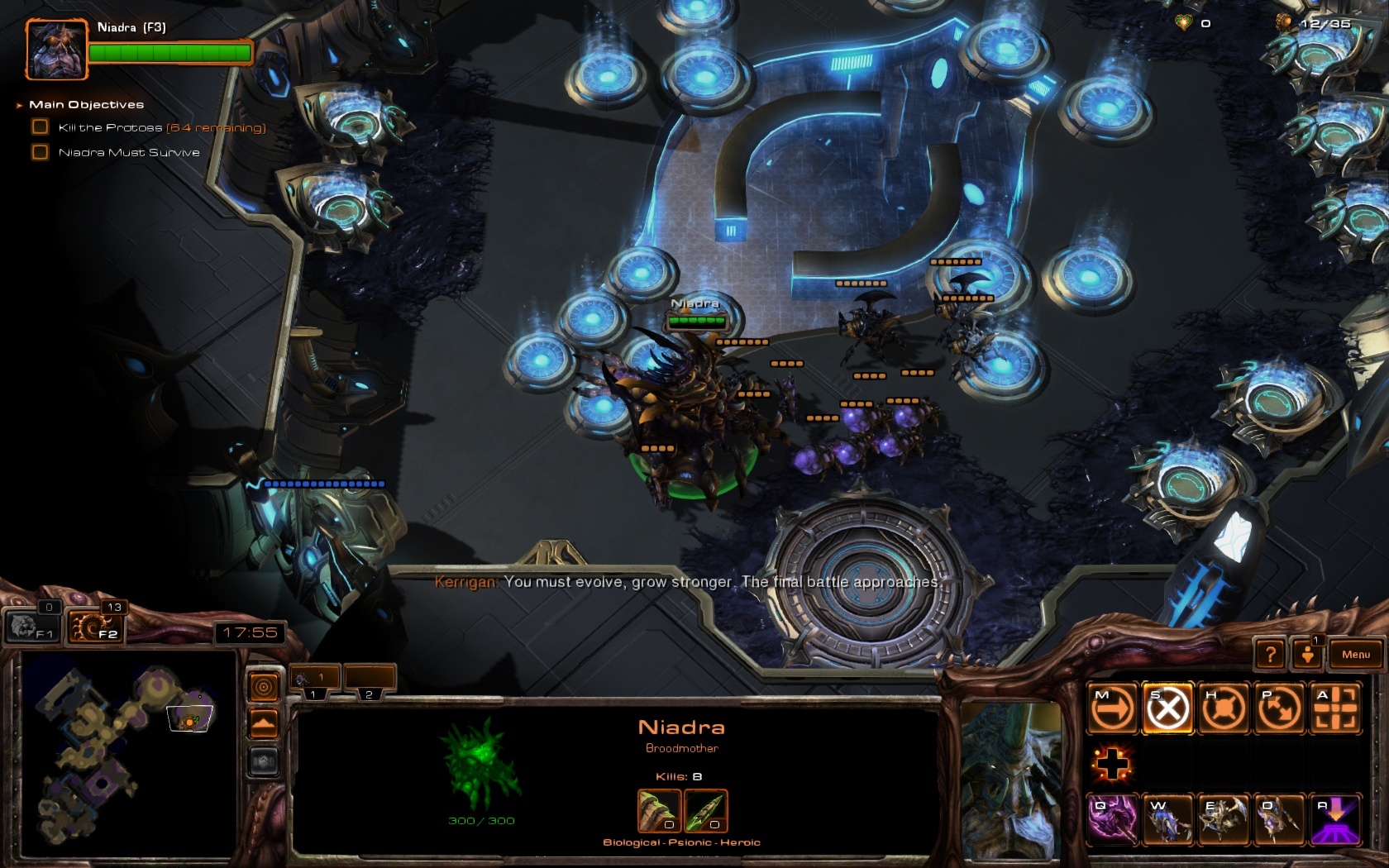Click the purple descending arrow R ability
Viewport: 1389px width, 868px height.
[x=1334, y=819]
